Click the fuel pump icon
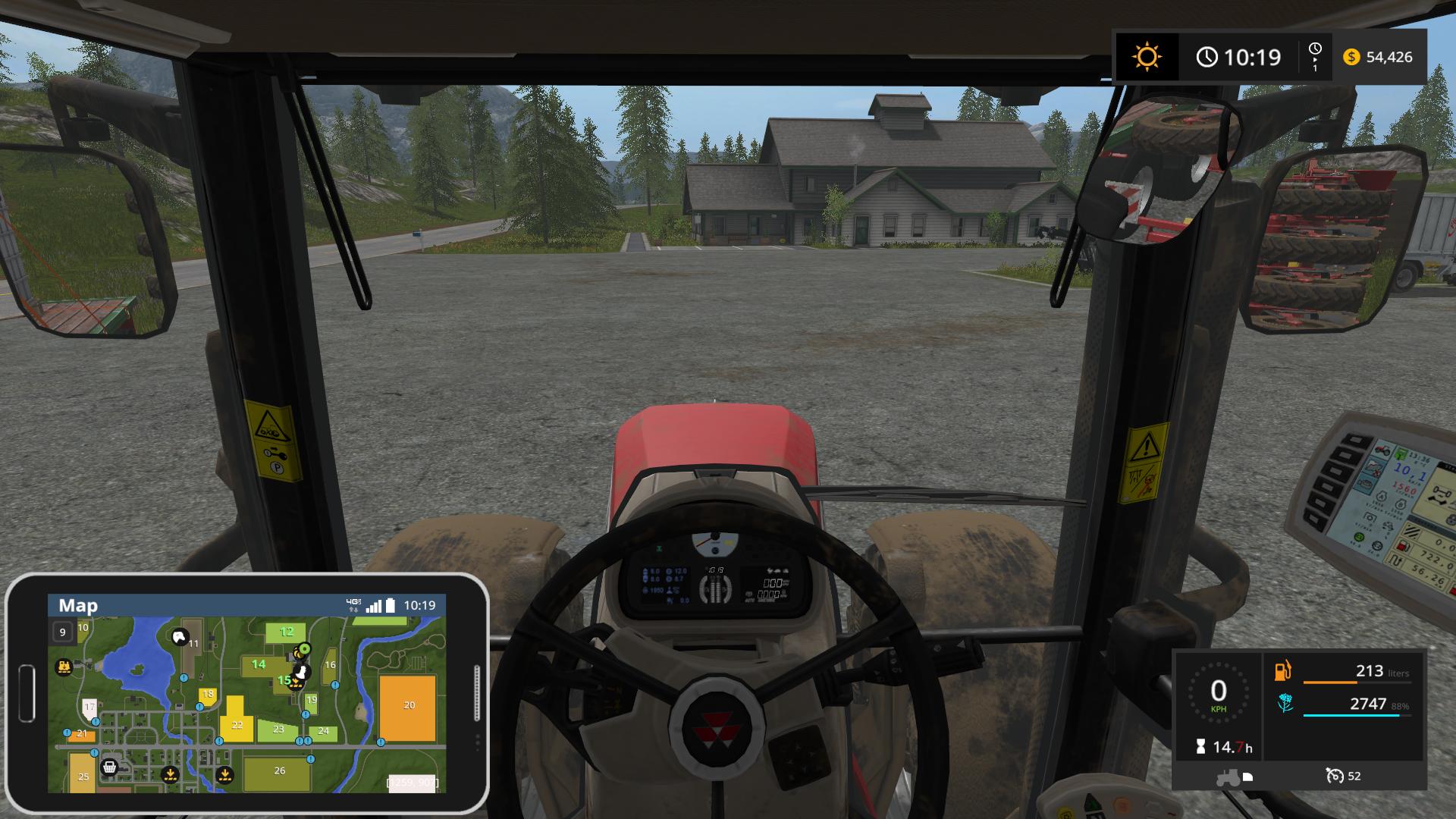The width and height of the screenshot is (1456, 819). tap(1284, 671)
